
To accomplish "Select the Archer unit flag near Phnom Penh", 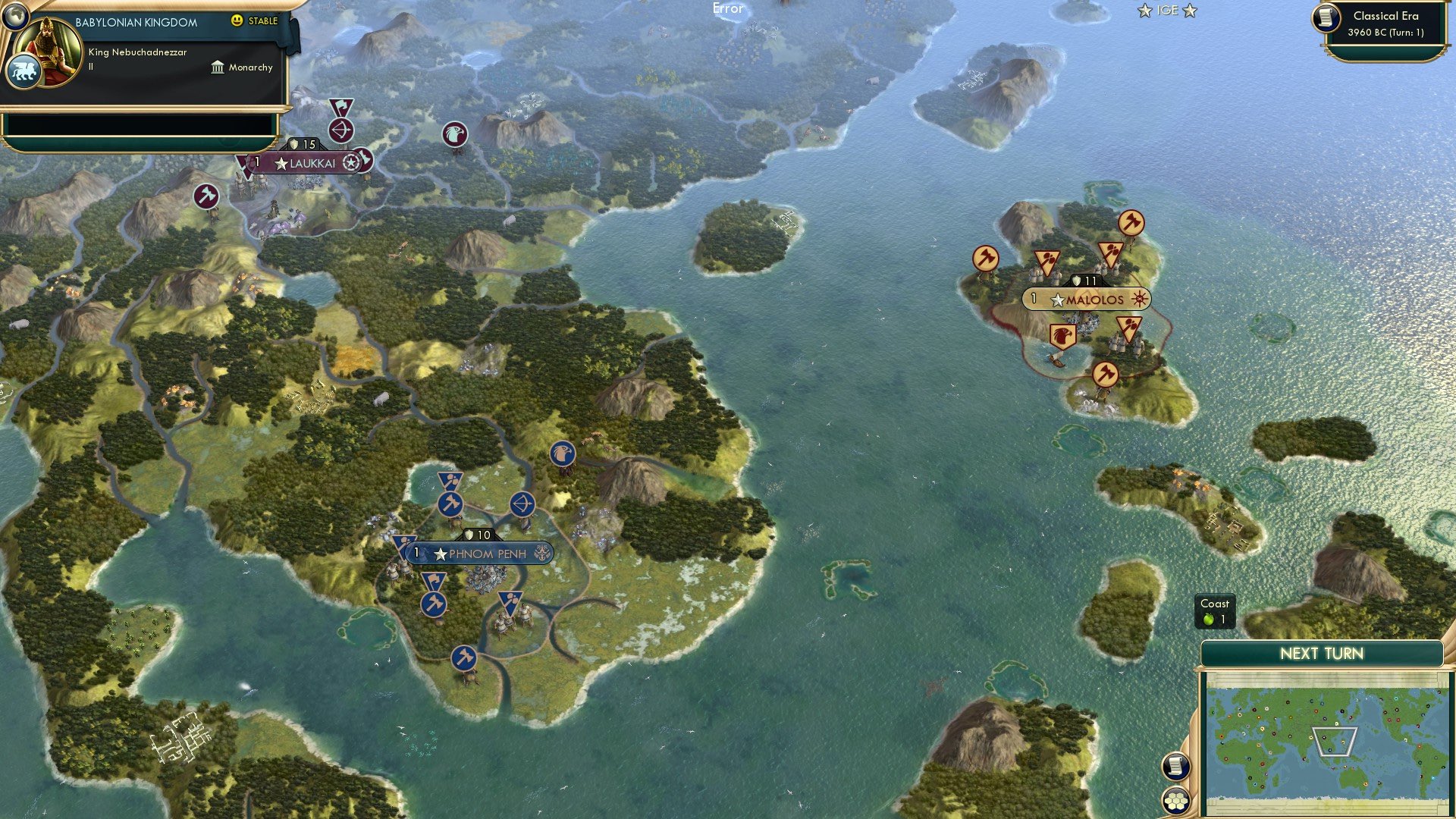I will [522, 504].
